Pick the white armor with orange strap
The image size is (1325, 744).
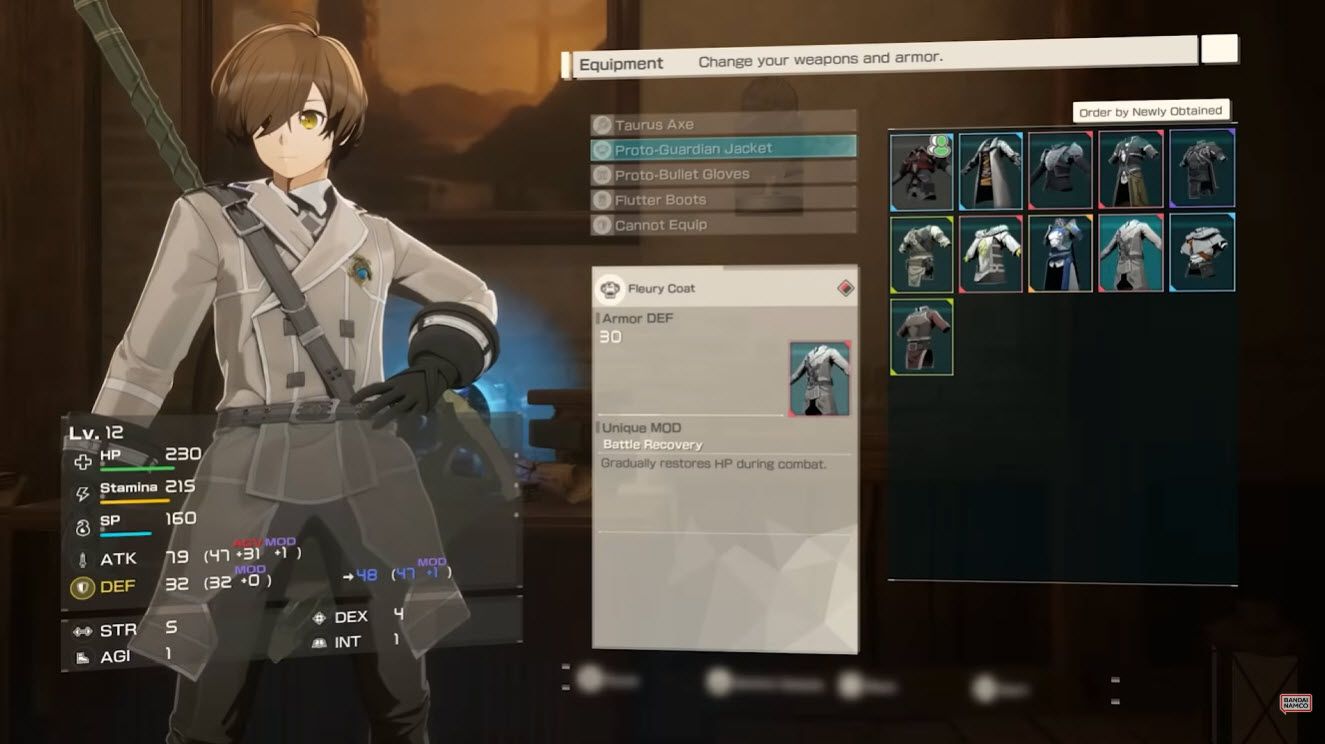tap(1202, 254)
